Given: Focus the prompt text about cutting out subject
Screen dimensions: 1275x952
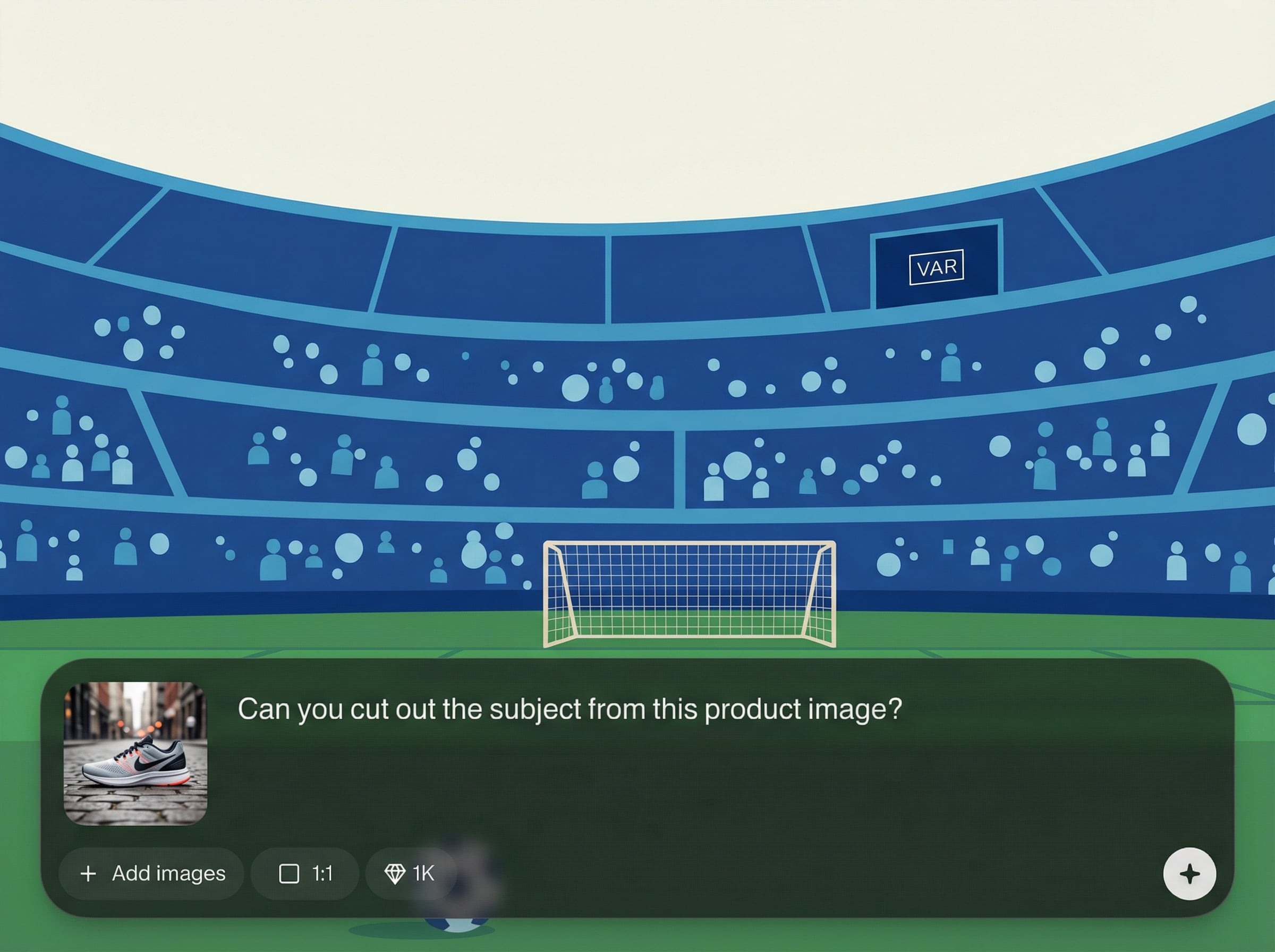Looking at the screenshot, I should 569,709.
